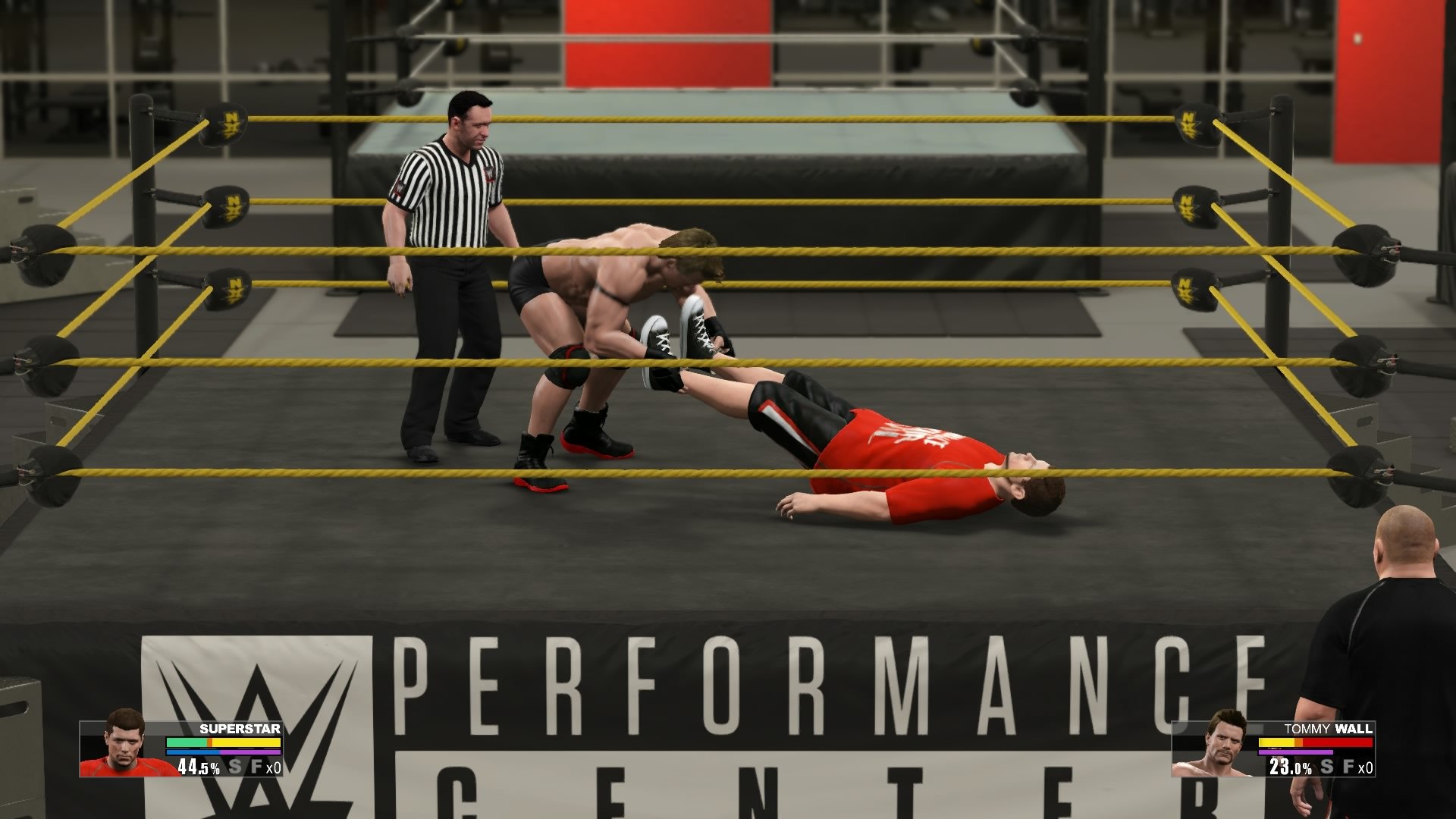Select the F finisher indicator for SUPERSTAR
This screenshot has height=819, width=1456.
pyautogui.click(x=258, y=767)
